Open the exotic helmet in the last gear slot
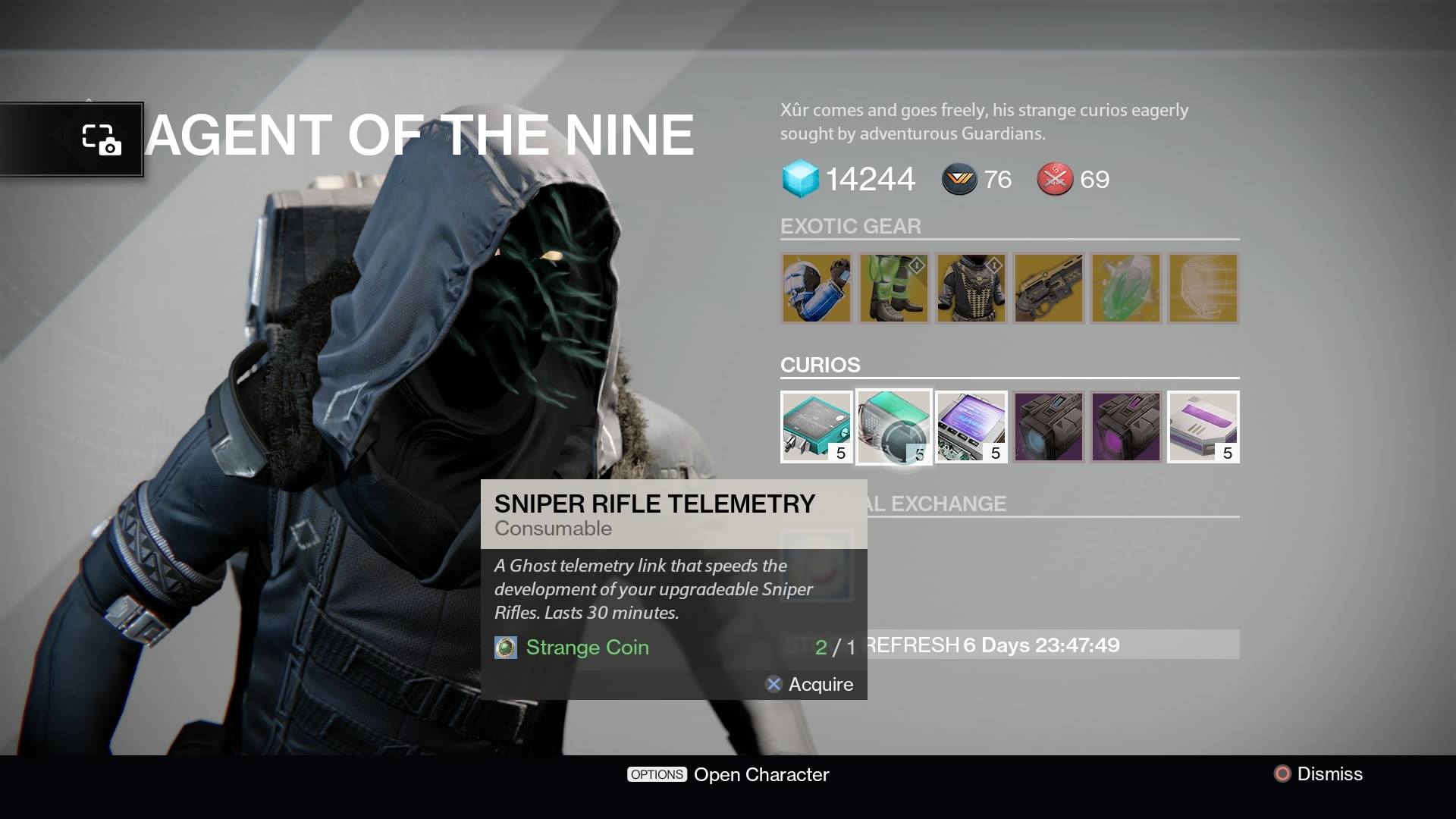The image size is (1456, 819). point(1203,288)
